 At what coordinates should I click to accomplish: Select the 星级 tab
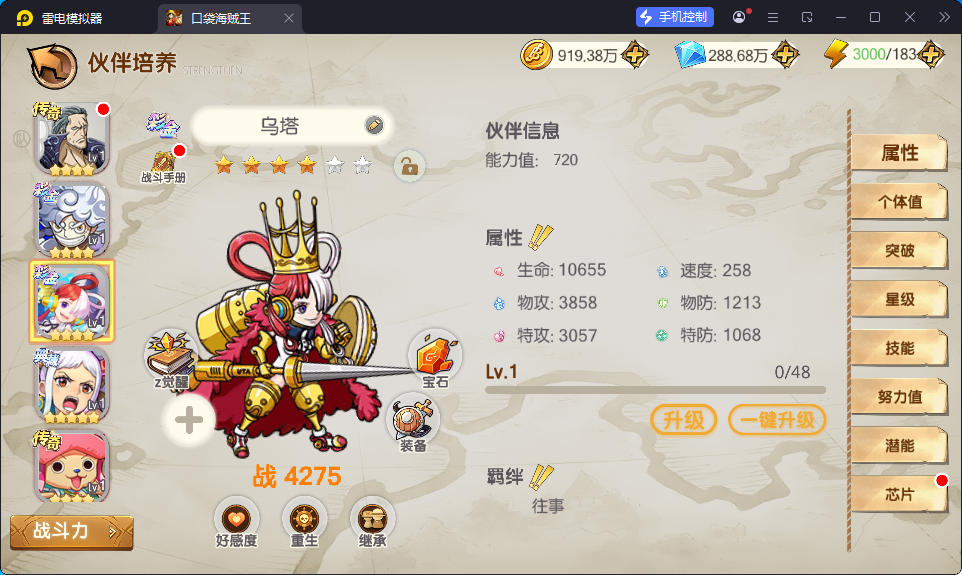click(898, 299)
